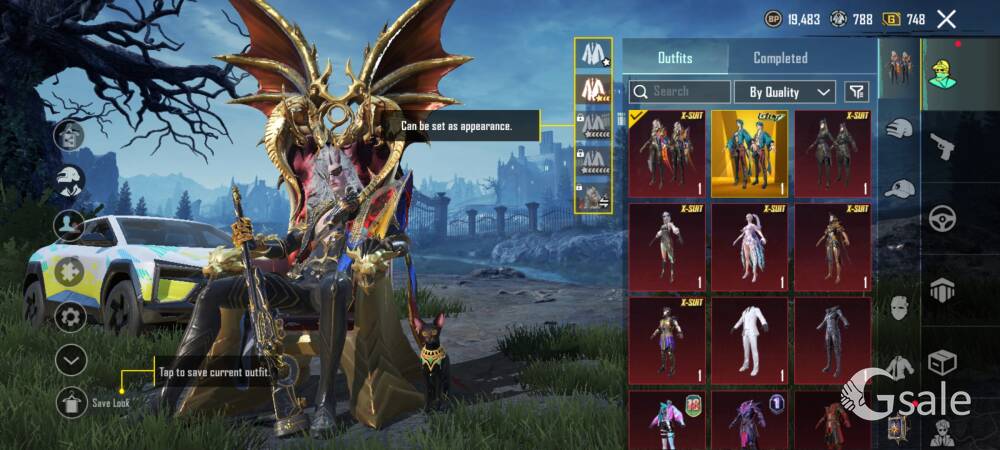The width and height of the screenshot is (1000, 450).
Task: Open the gear settings icon
Action: point(70,318)
